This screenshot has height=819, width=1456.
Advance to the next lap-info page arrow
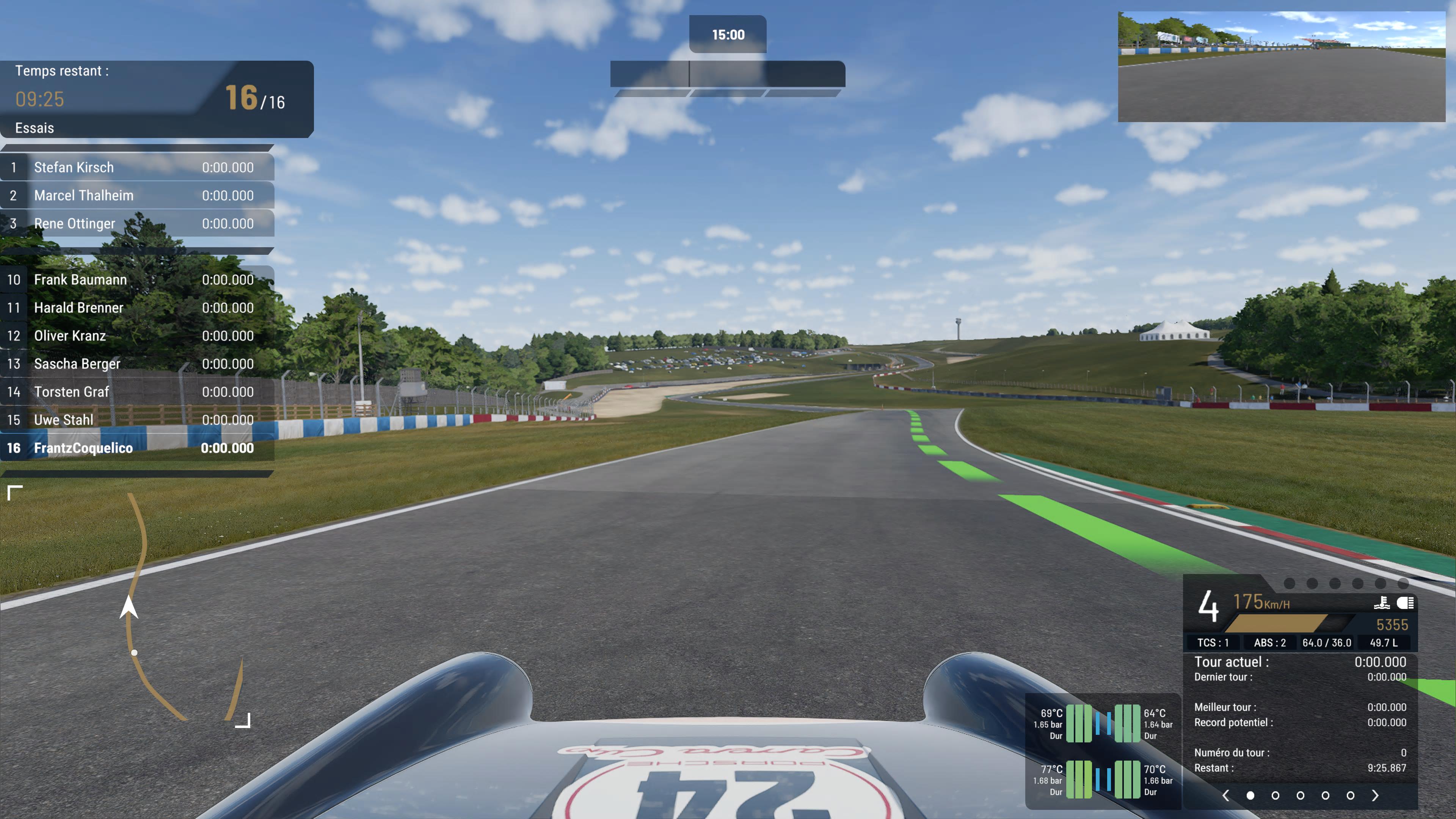click(x=1374, y=795)
